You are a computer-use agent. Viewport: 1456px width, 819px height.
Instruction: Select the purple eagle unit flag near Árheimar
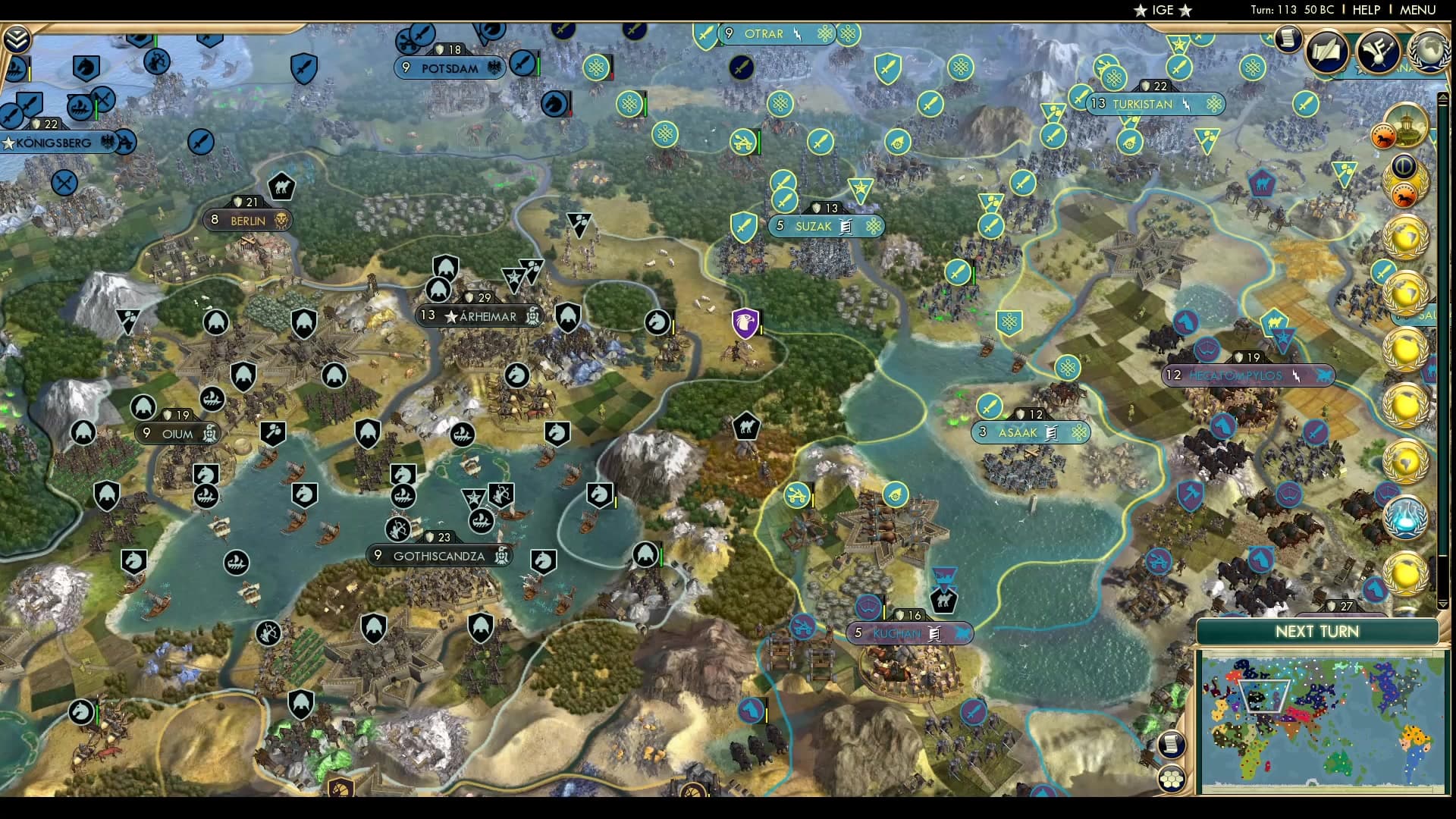pos(745,322)
